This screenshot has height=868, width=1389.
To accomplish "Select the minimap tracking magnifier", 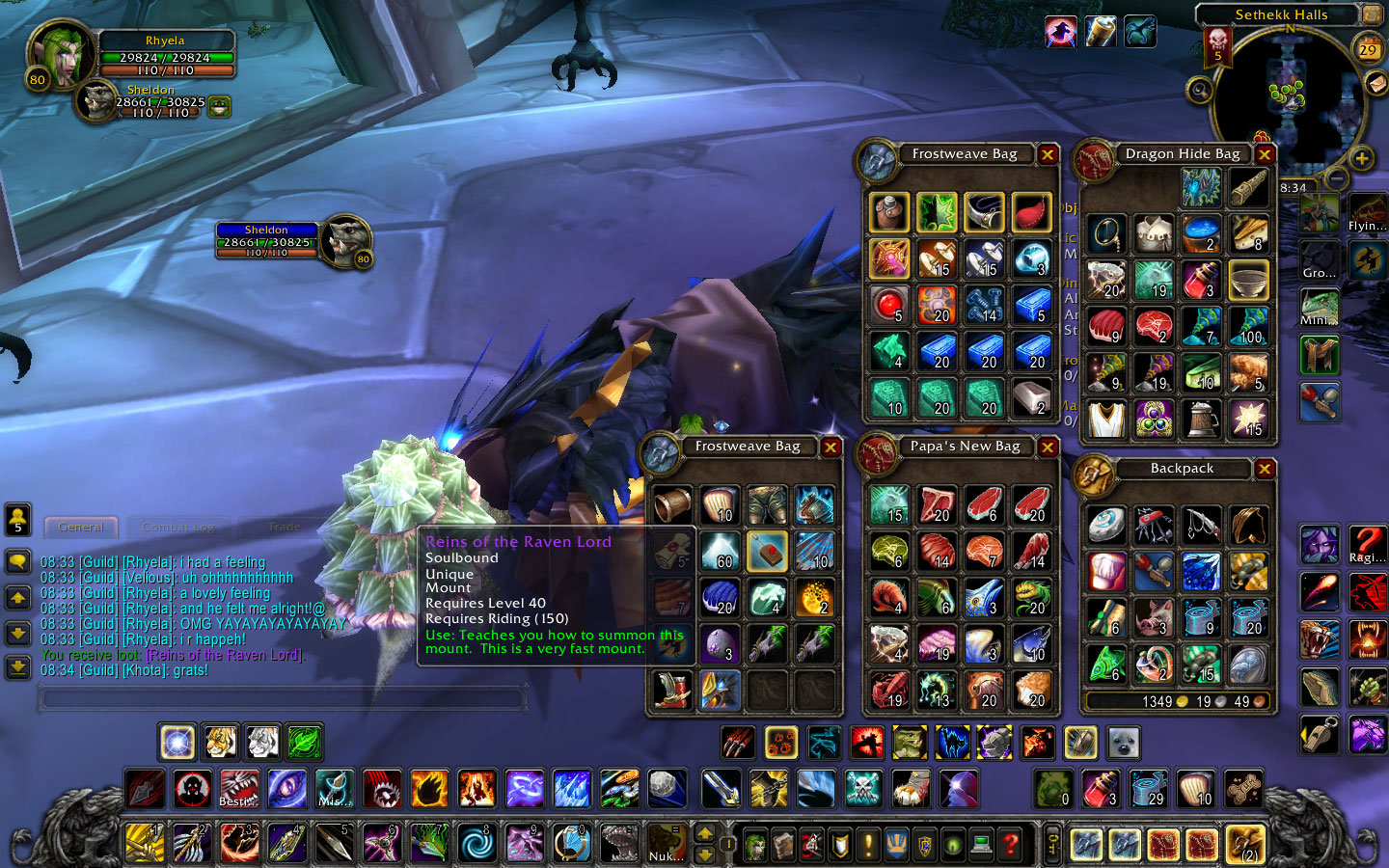I will 1200,92.
